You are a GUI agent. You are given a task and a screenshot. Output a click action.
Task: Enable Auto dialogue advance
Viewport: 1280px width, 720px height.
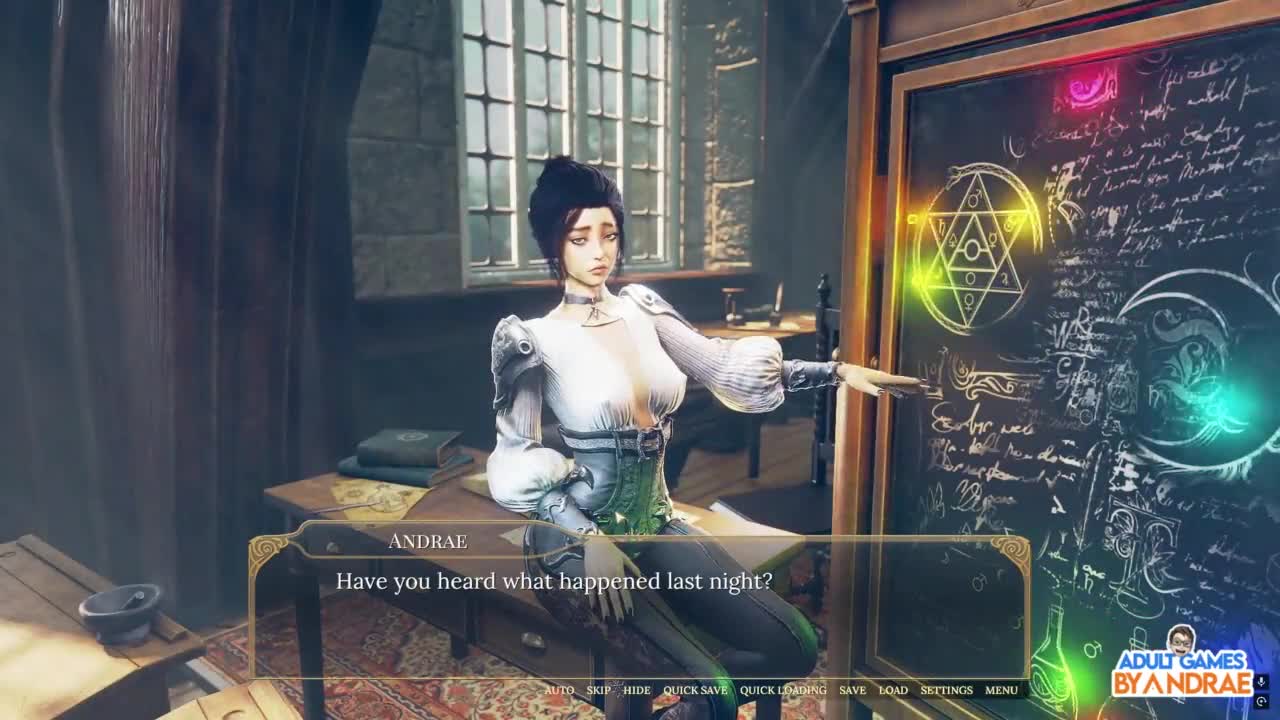pyautogui.click(x=559, y=690)
